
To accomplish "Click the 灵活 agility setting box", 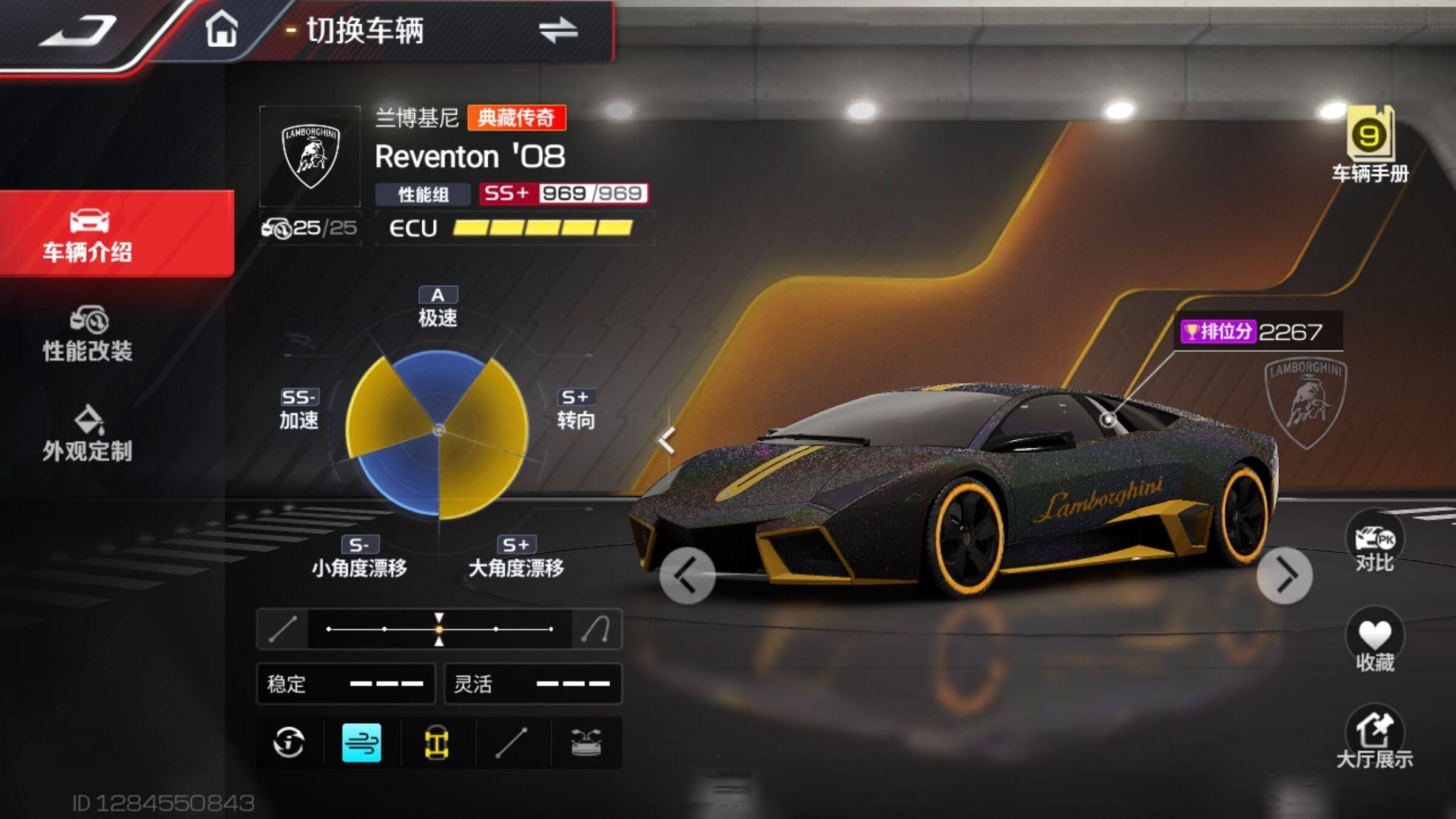I will 533,684.
